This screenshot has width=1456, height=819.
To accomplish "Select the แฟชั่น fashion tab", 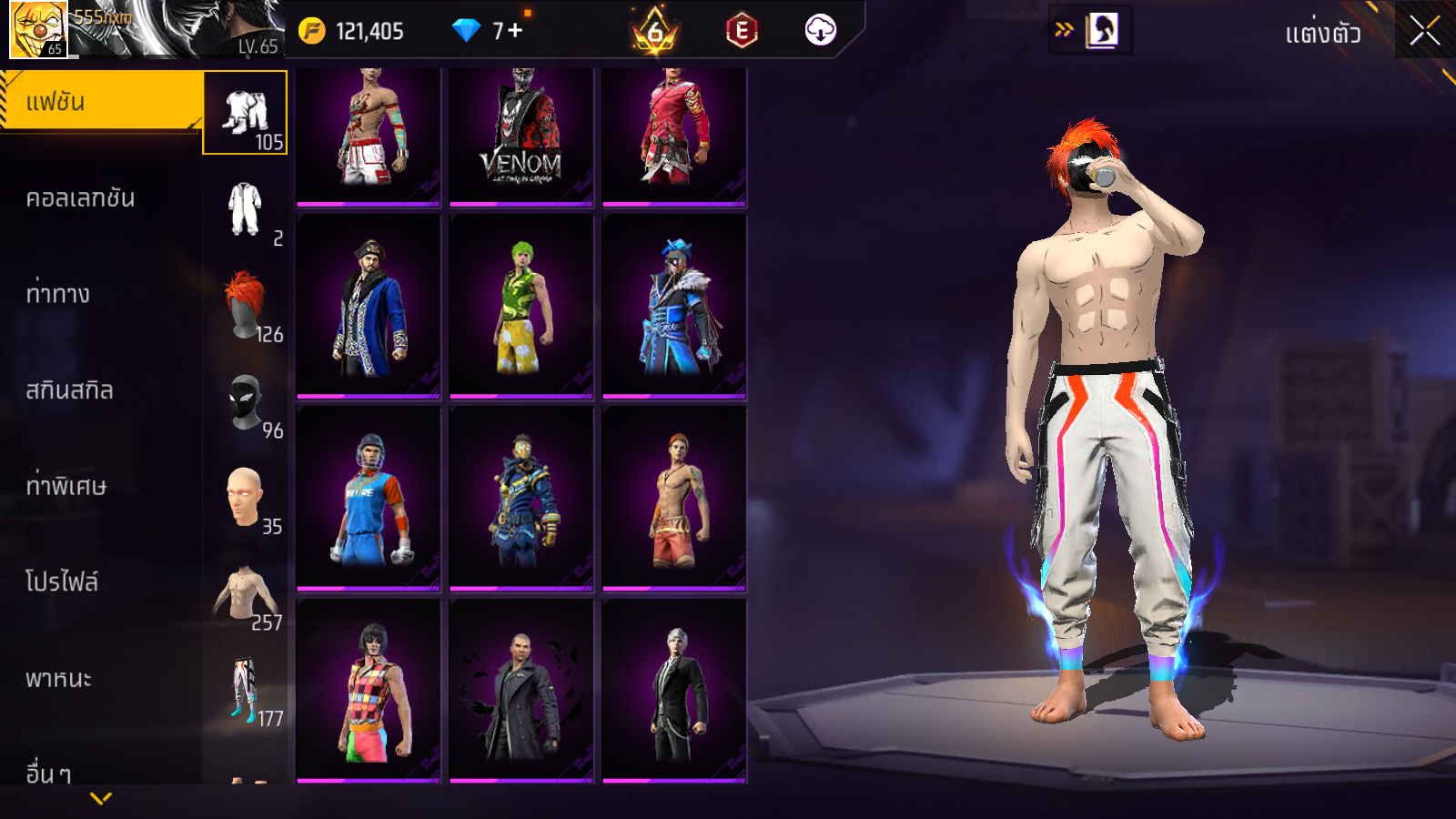I will 100,102.
